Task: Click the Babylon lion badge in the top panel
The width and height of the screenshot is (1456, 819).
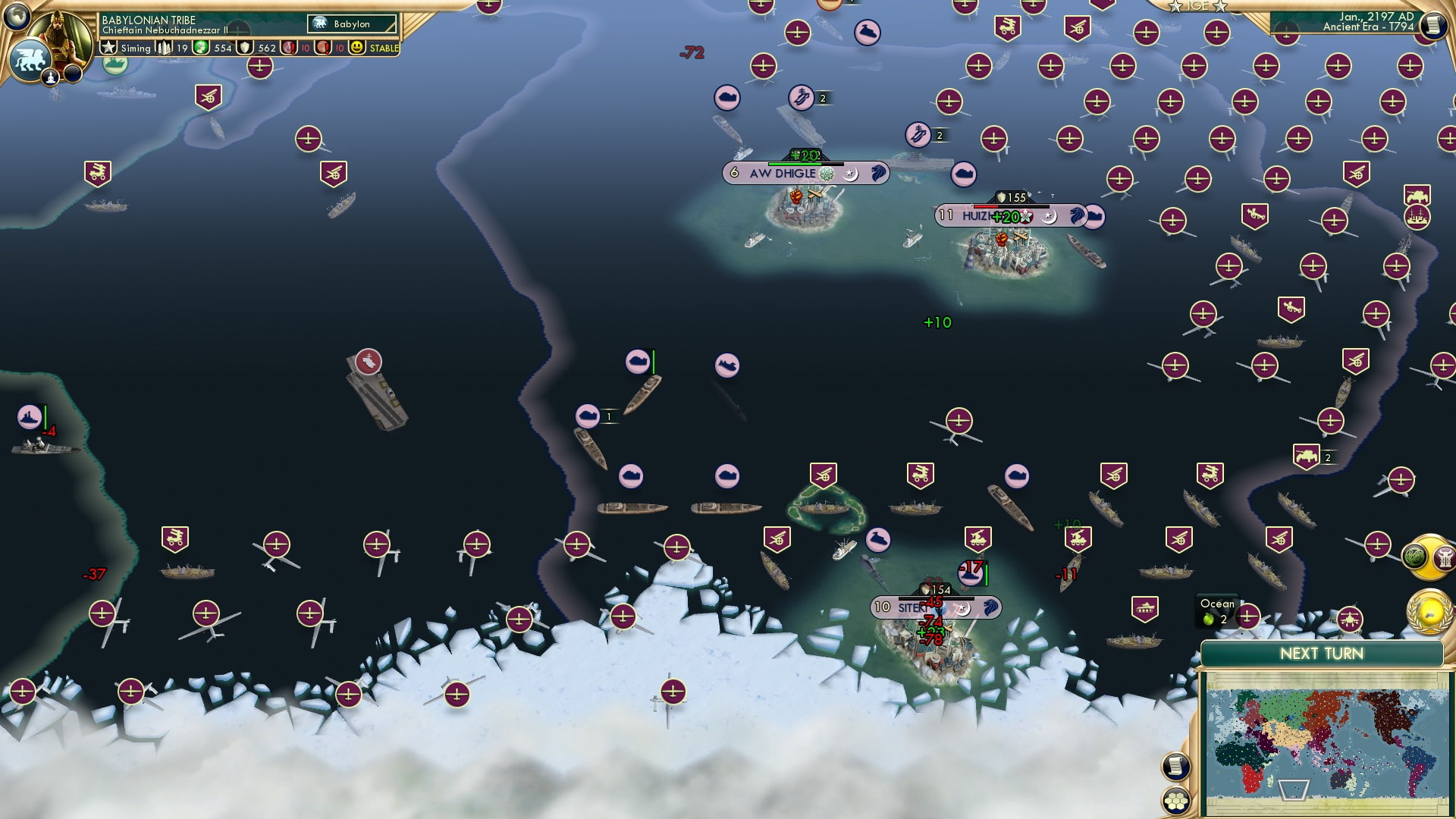Action: click(x=319, y=24)
